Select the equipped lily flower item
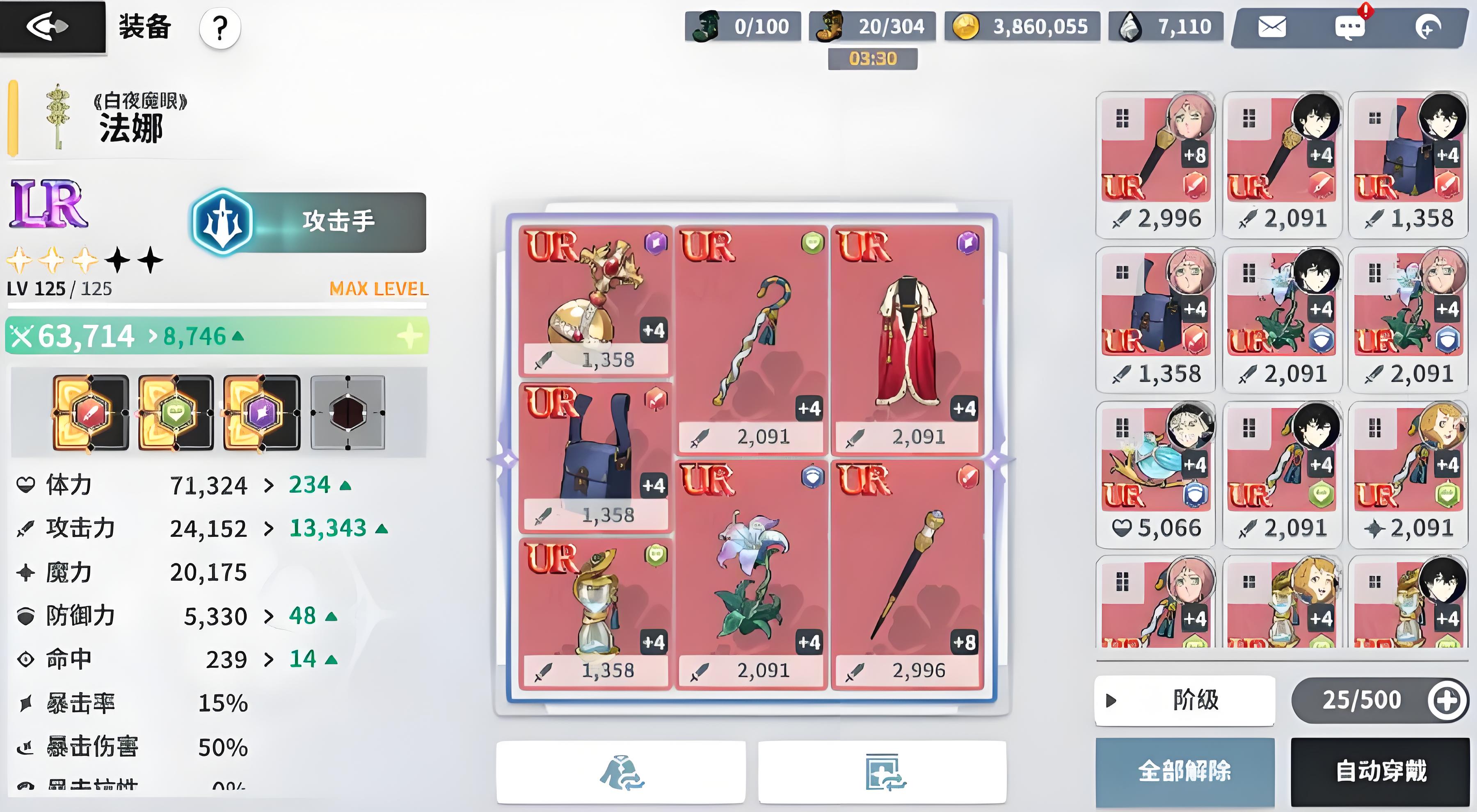This screenshot has width=1477, height=812. tap(751, 574)
